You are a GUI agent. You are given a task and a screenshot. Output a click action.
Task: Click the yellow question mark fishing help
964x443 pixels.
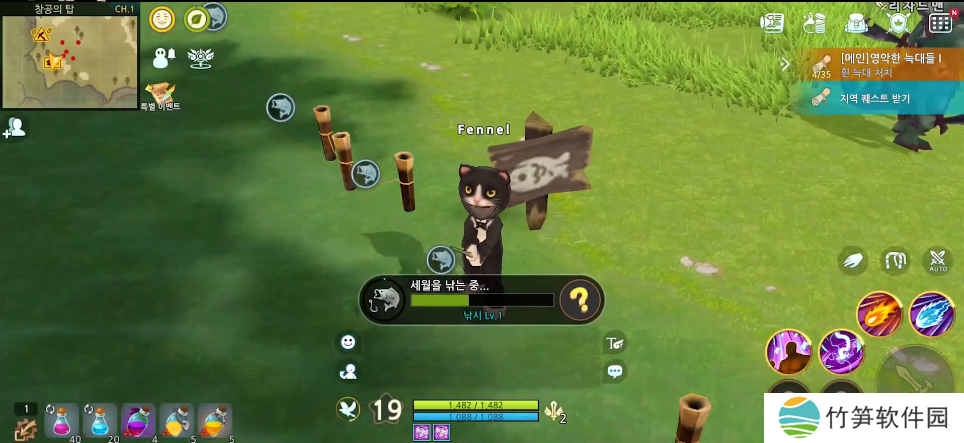580,299
